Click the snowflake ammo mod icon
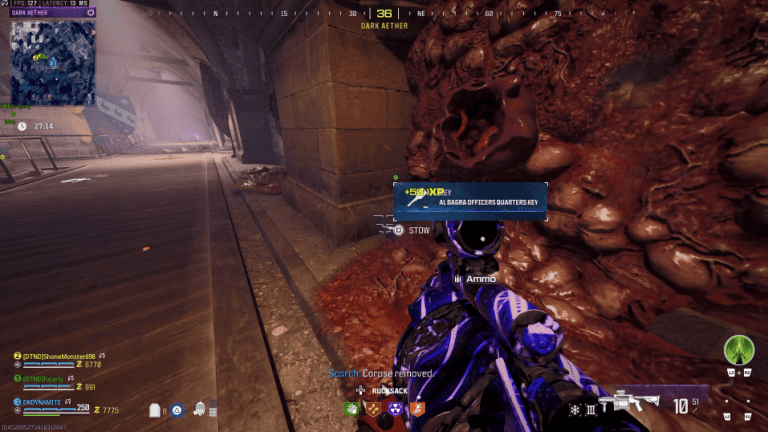The height and width of the screenshot is (432, 768). click(x=574, y=409)
